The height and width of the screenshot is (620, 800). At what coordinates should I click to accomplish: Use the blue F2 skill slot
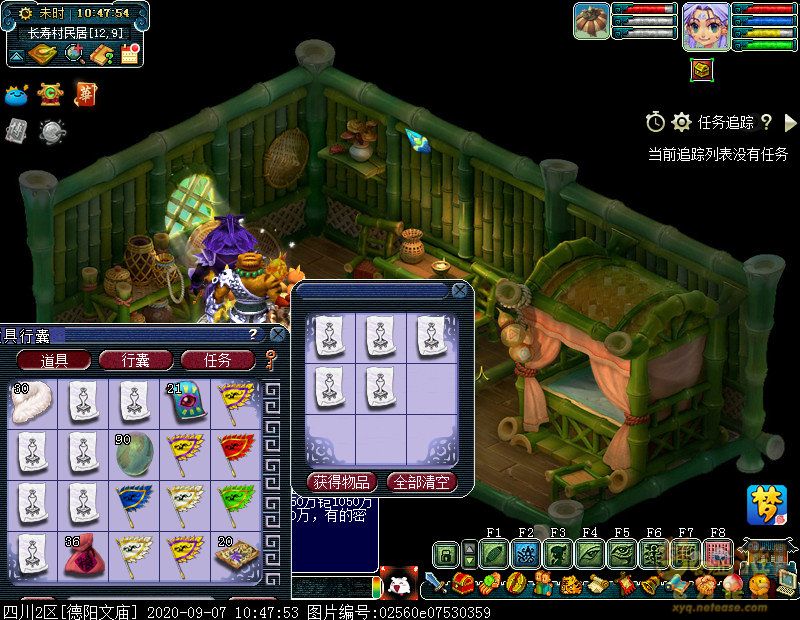[526, 553]
